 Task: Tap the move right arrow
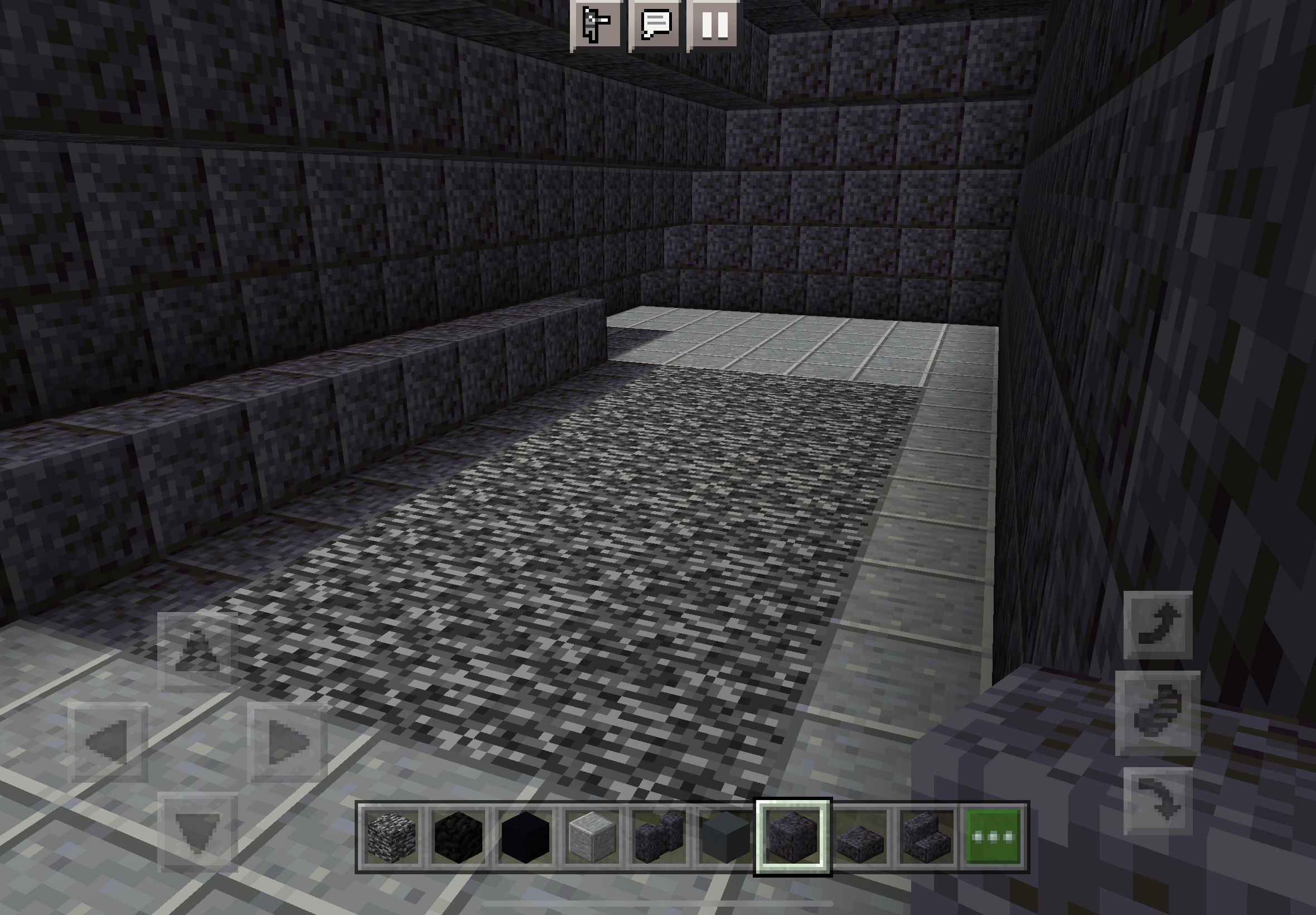(x=288, y=742)
